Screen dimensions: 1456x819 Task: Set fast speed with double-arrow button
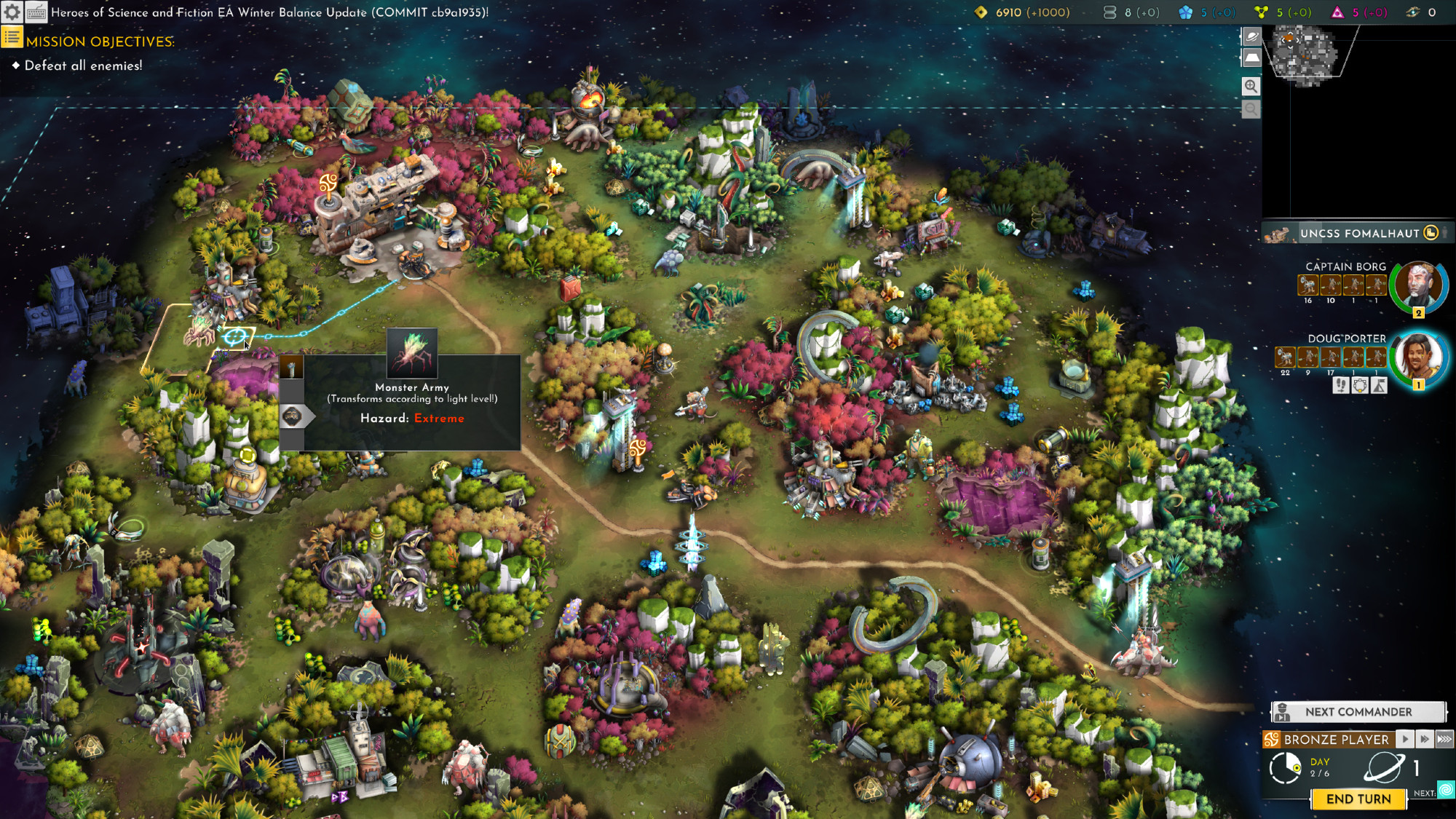[1425, 739]
